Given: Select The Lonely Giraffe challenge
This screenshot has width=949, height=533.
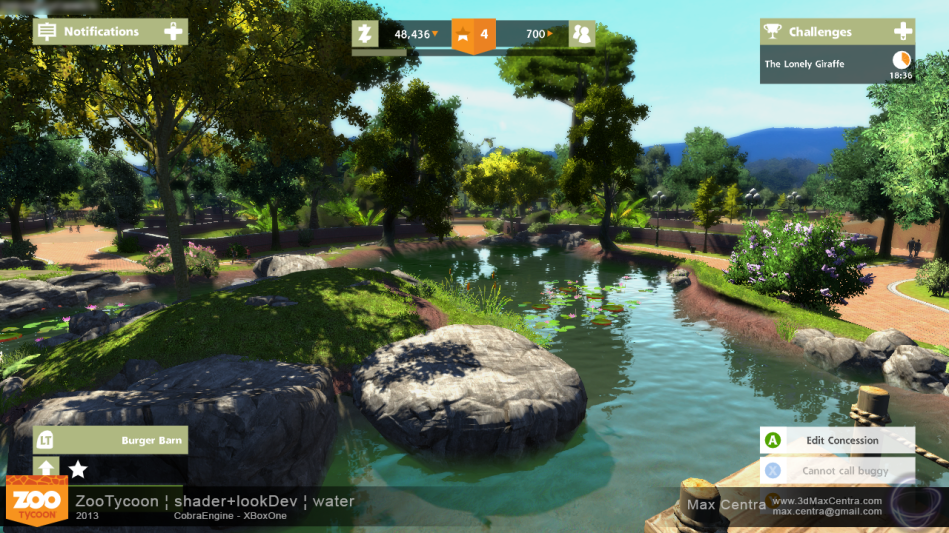Looking at the screenshot, I should 804,64.
